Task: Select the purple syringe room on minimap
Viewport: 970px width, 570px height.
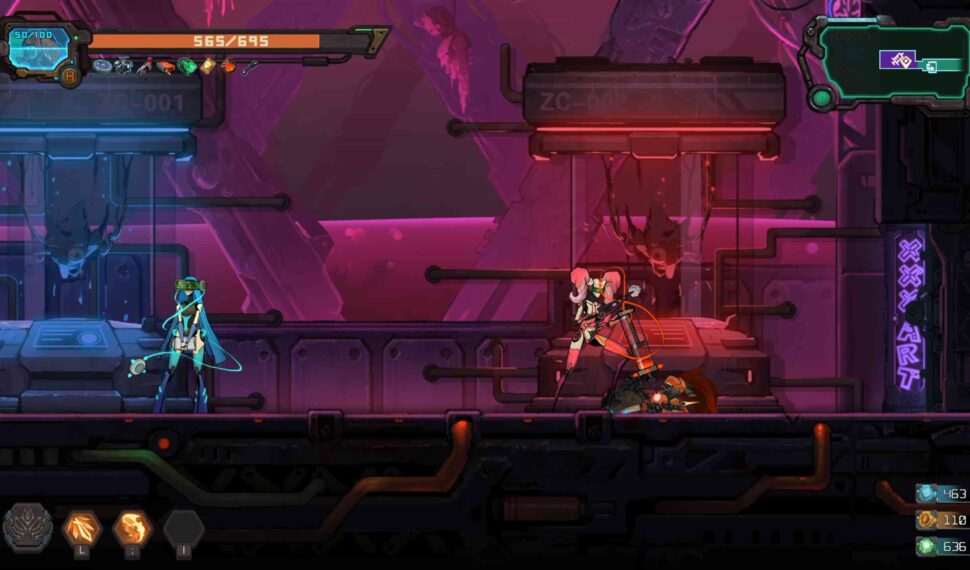Action: 897,59
